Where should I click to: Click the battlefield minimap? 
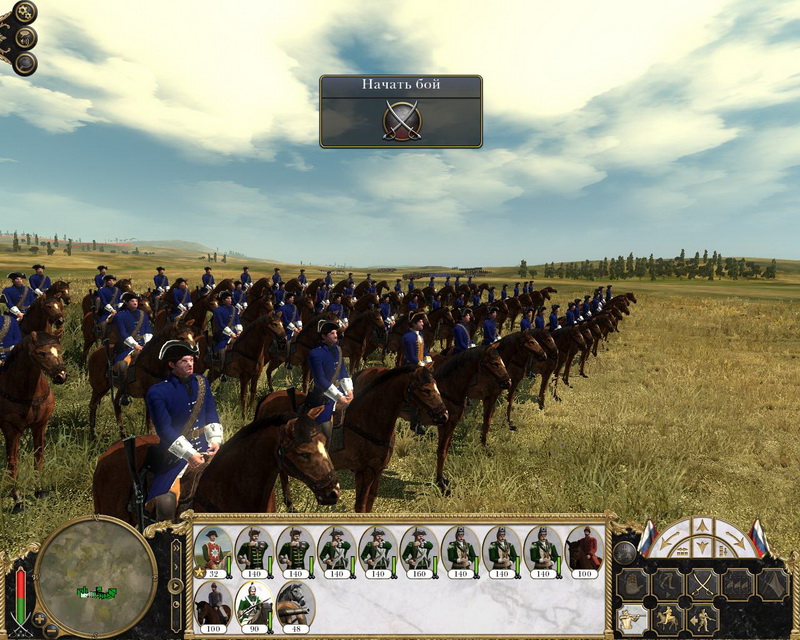(95, 577)
